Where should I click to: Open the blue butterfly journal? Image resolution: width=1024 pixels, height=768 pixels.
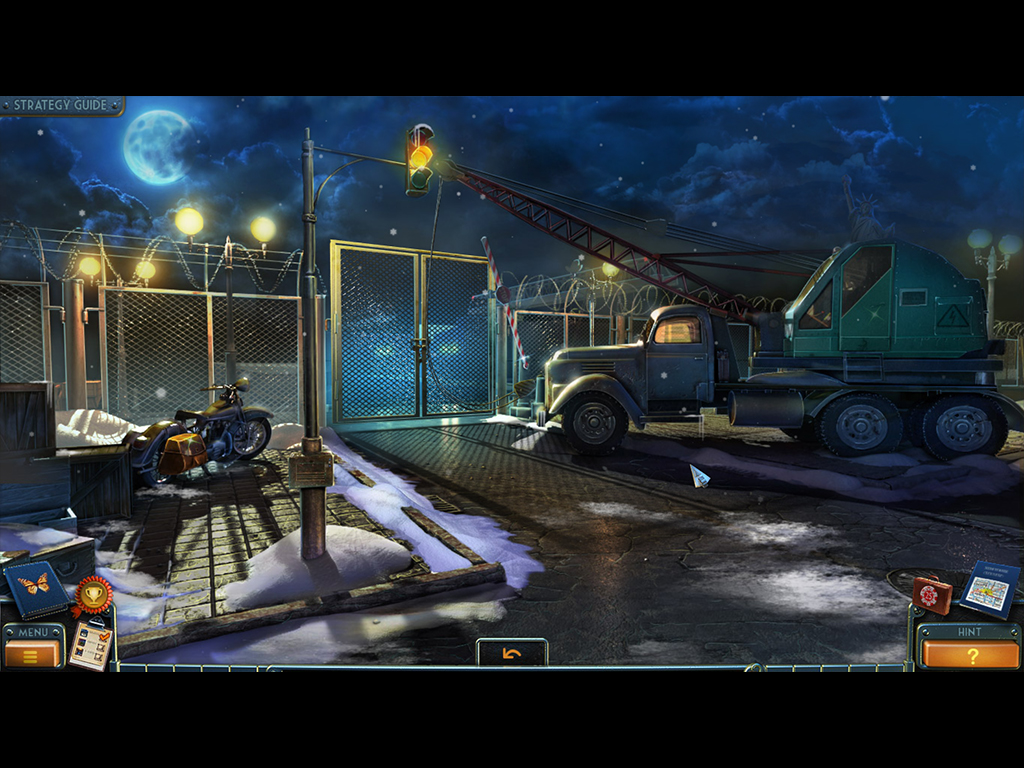tap(36, 588)
